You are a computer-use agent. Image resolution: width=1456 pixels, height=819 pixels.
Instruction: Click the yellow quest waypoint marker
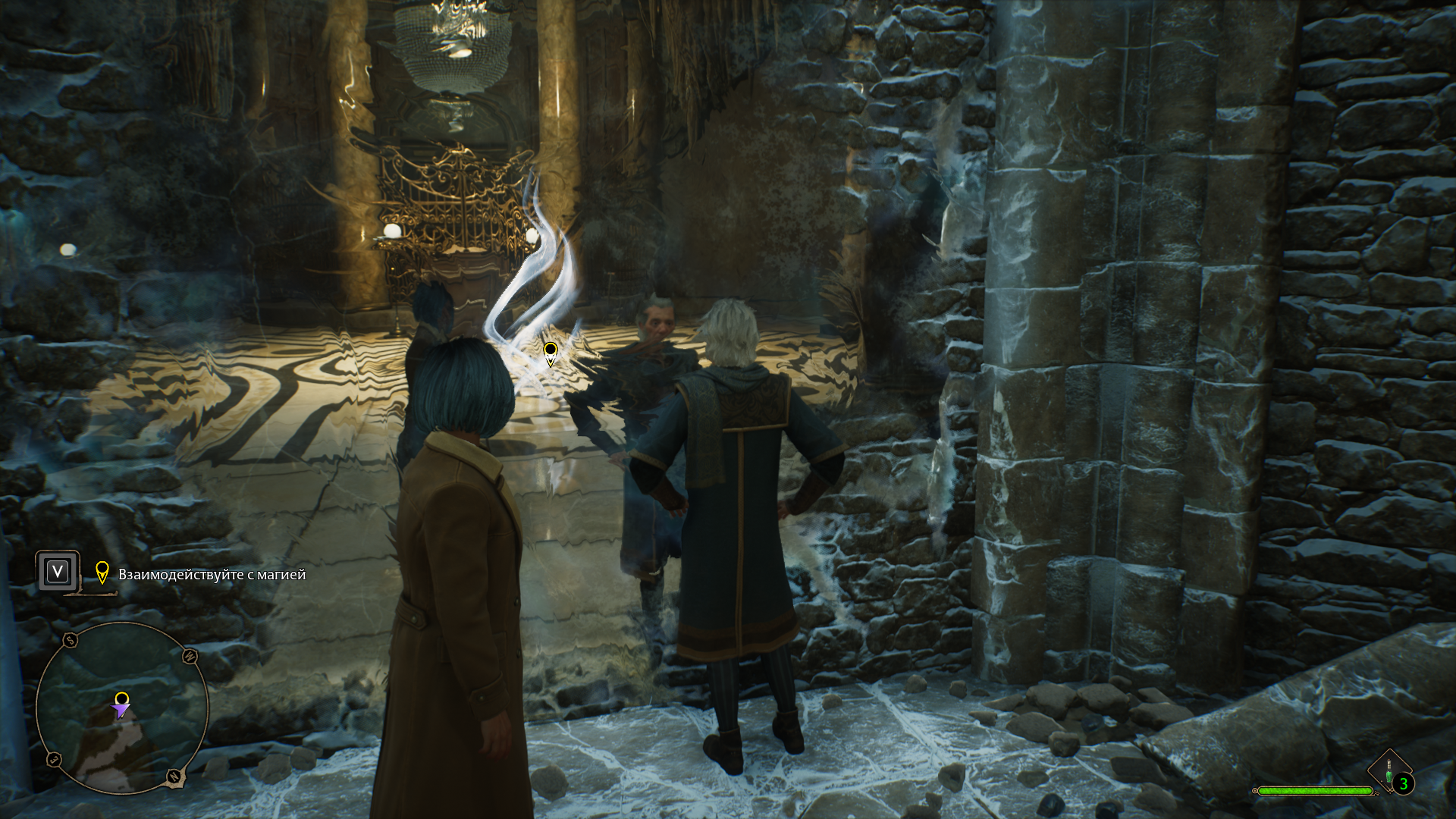tap(551, 353)
